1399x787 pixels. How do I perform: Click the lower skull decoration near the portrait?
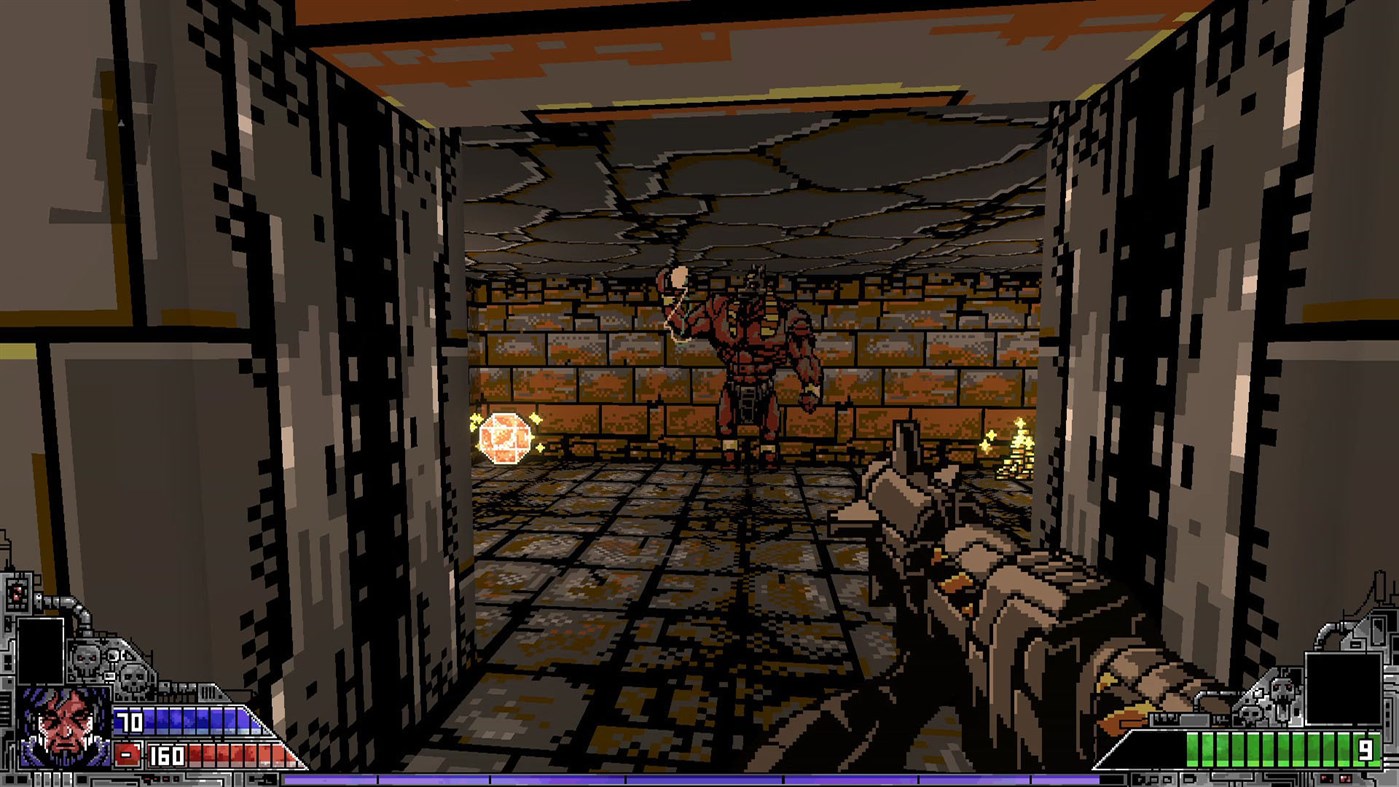pos(132,680)
